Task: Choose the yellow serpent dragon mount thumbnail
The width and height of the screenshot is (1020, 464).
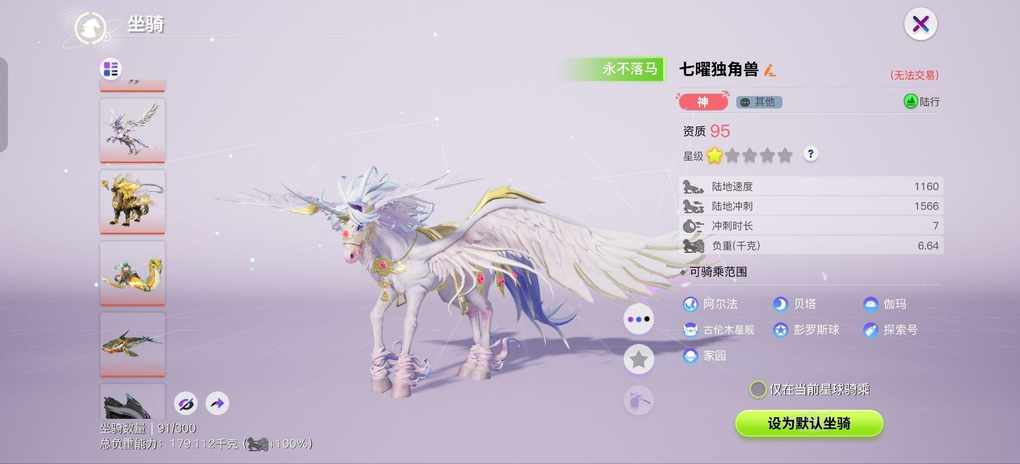Action: pos(132,271)
